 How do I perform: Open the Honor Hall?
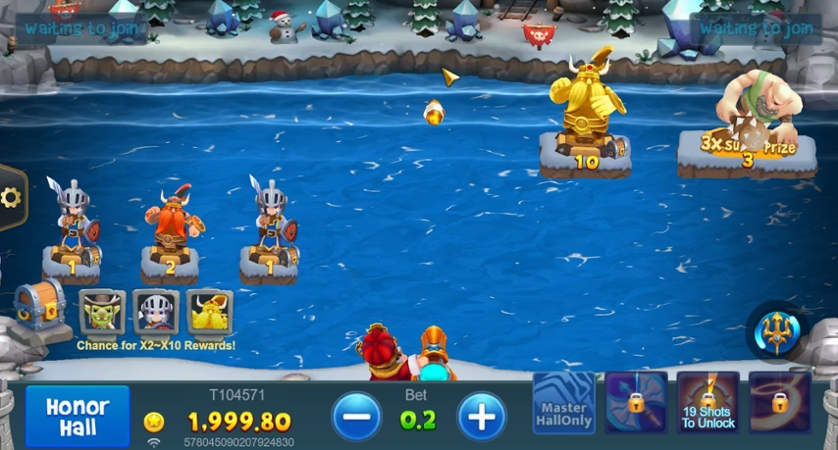click(77, 415)
